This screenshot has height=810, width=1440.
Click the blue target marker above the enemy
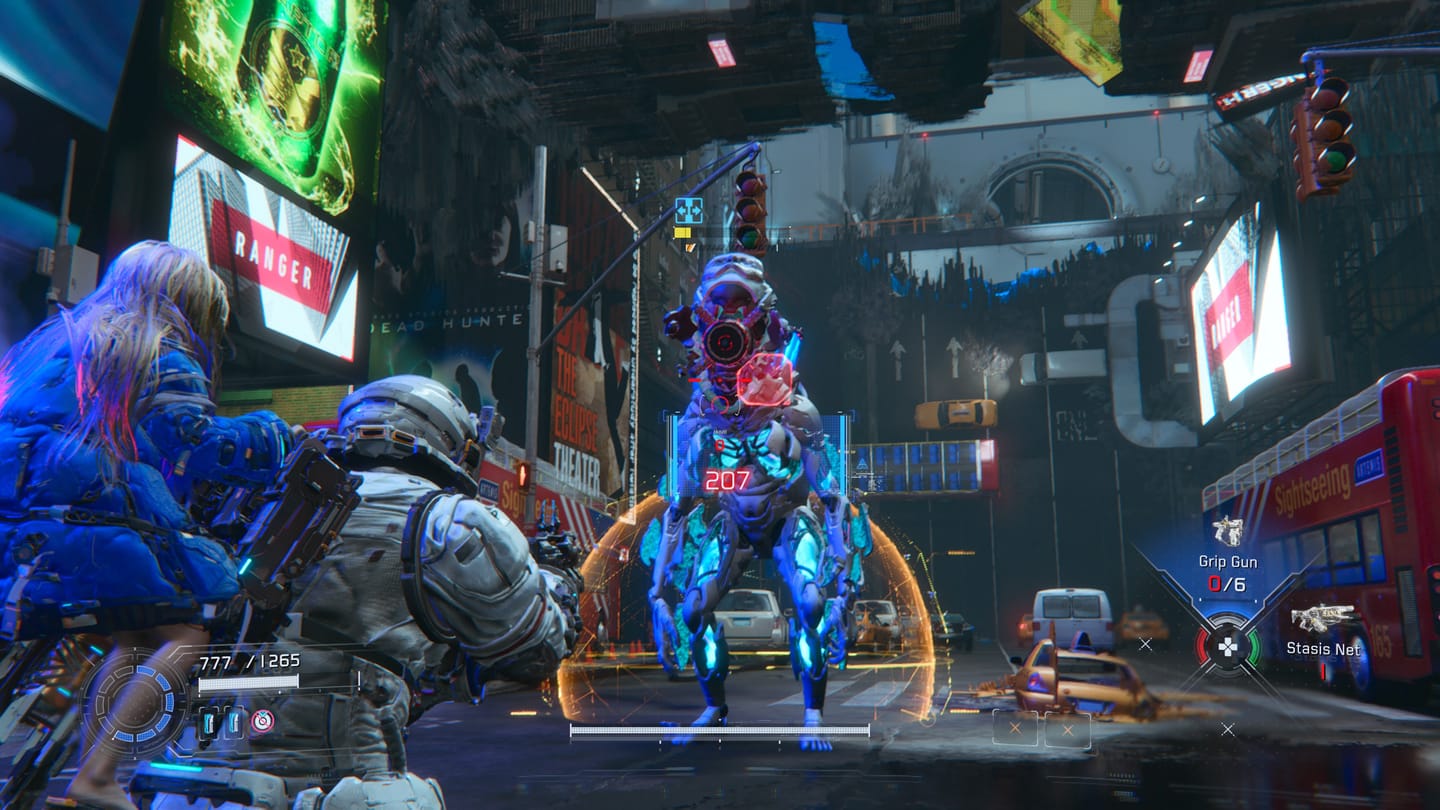[x=688, y=210]
